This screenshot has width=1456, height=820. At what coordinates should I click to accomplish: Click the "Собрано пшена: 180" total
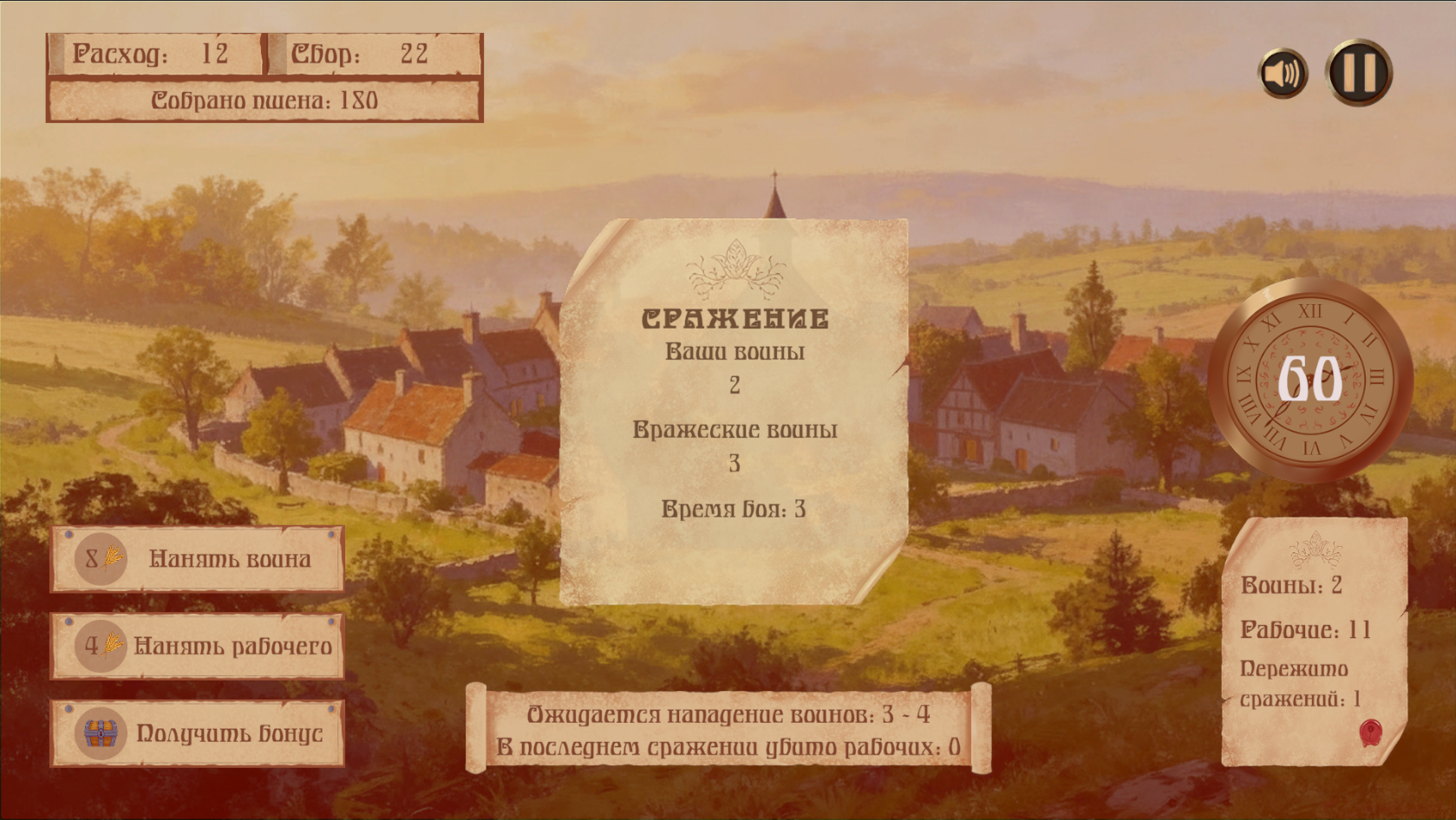click(x=263, y=99)
